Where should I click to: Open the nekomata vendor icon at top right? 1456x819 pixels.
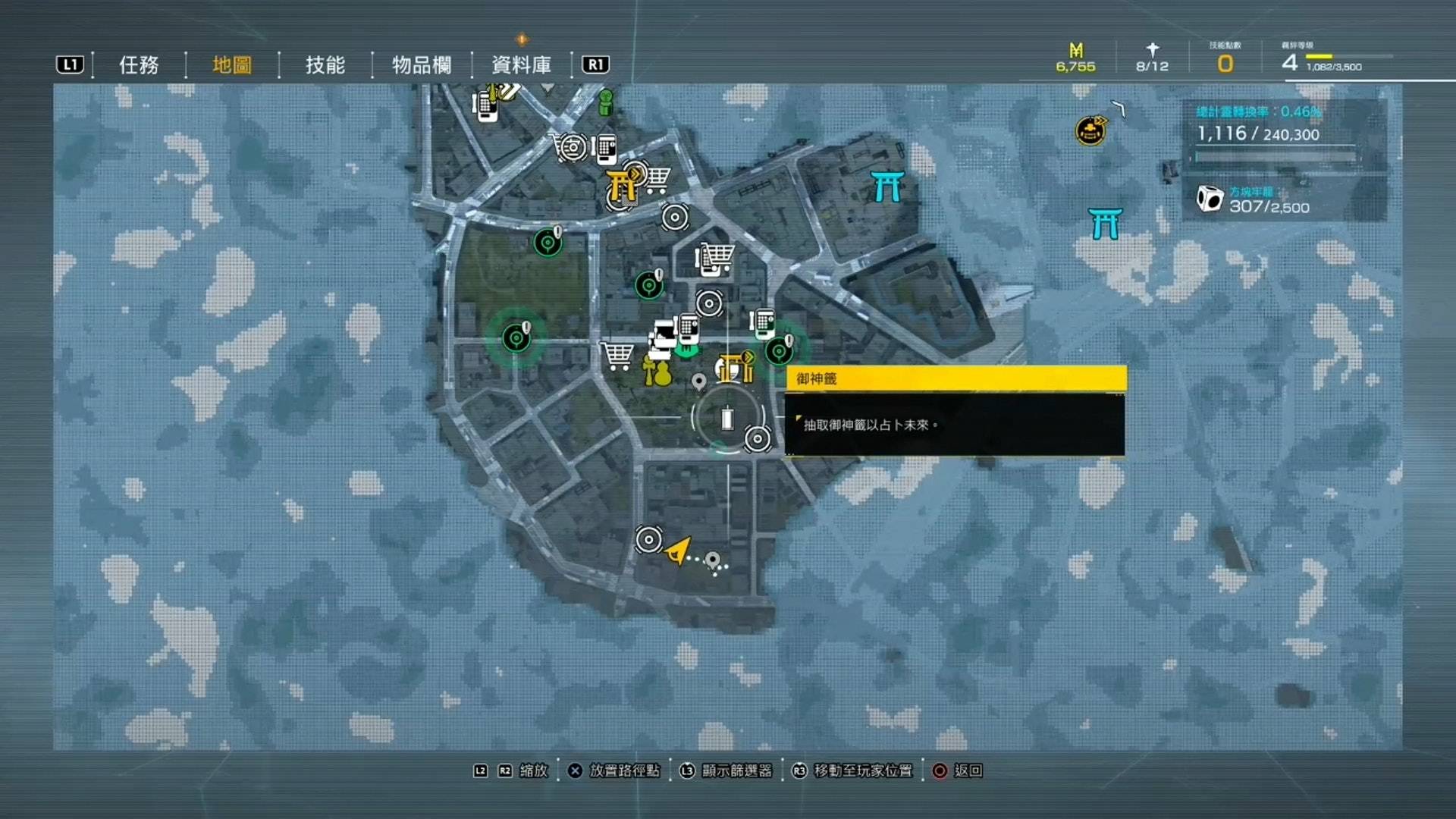tap(1090, 130)
